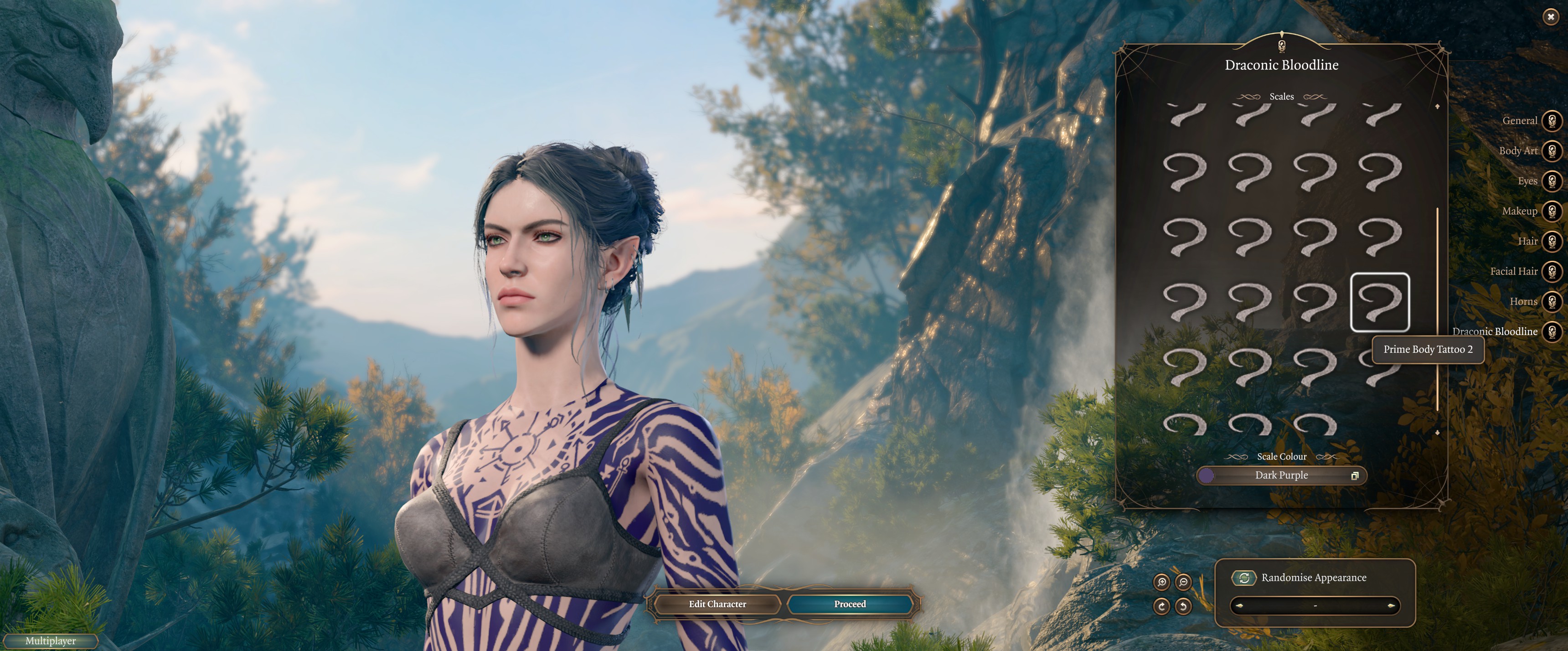Zoom in on the character
This screenshot has width=1568, height=651.
pyautogui.click(x=1161, y=582)
